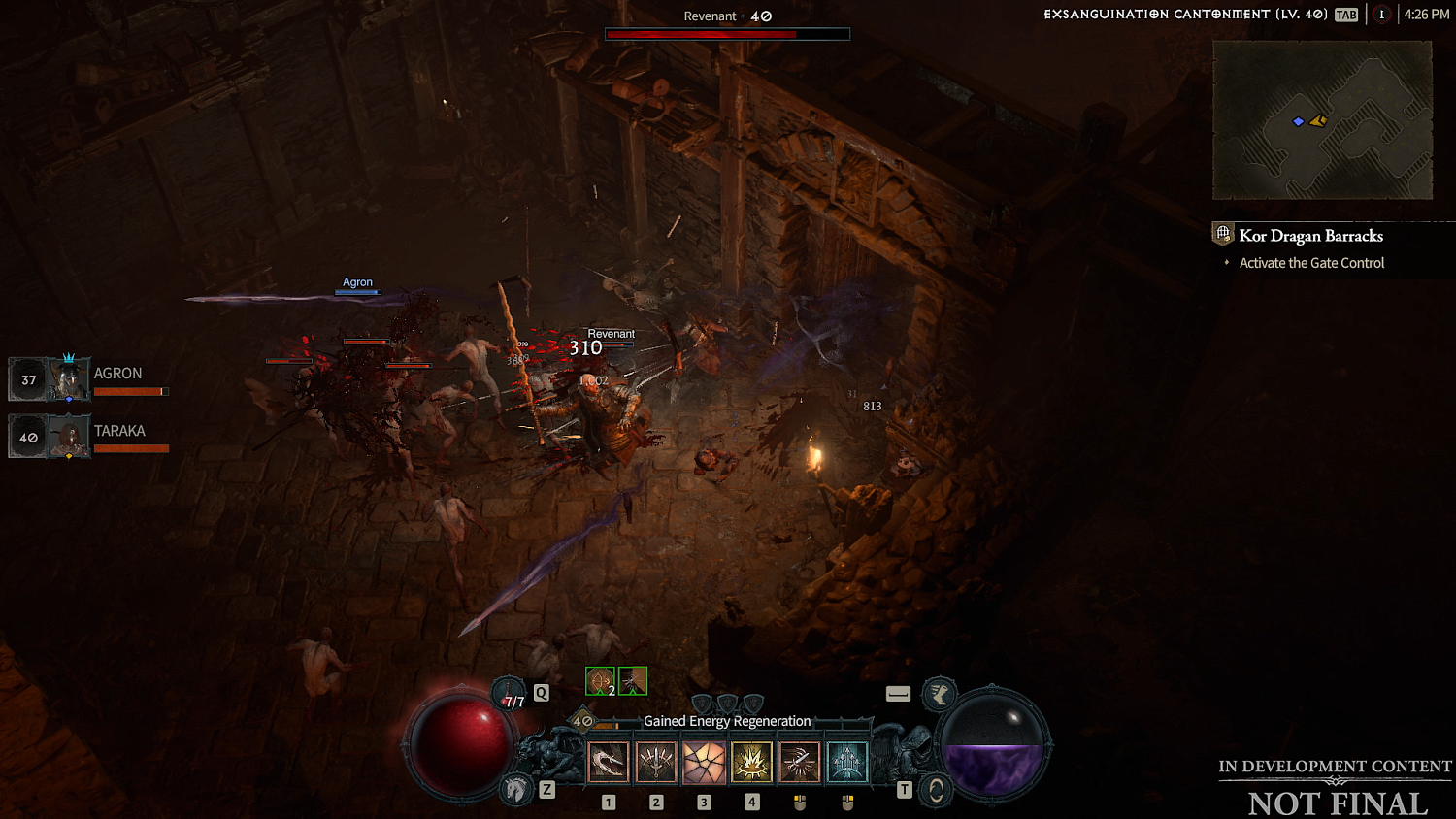This screenshot has height=819, width=1456.
Task: Click the Kor Dragan Barracks quest title
Action: click(x=1311, y=236)
